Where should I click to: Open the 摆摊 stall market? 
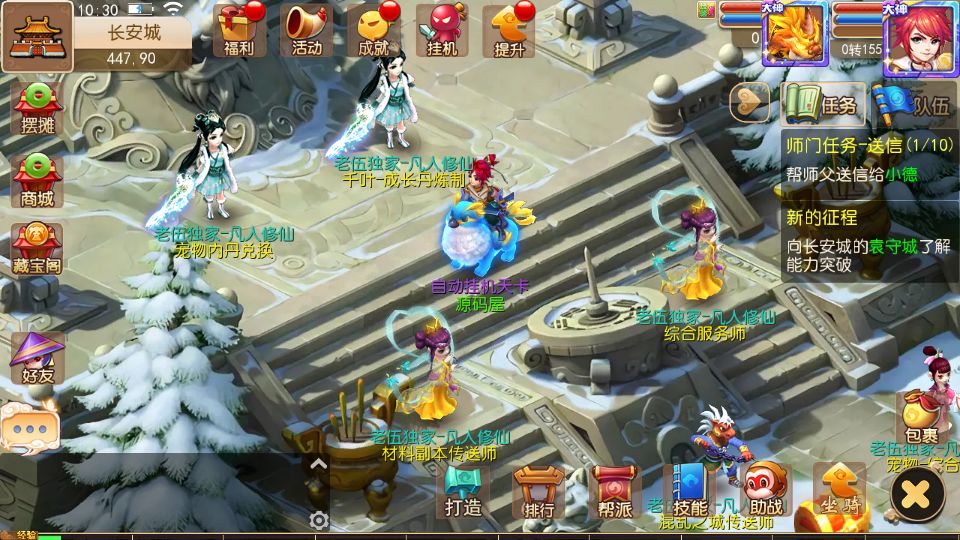click(x=37, y=108)
